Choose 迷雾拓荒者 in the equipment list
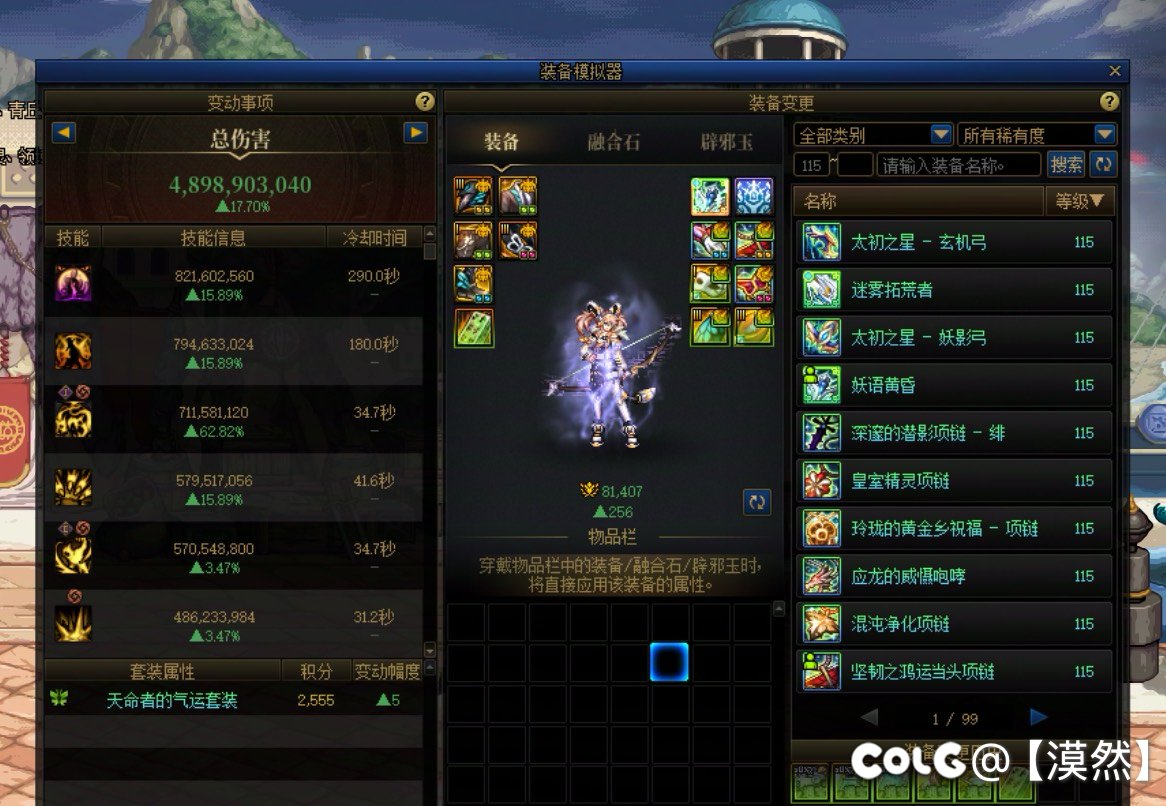1166x806 pixels. [955, 290]
